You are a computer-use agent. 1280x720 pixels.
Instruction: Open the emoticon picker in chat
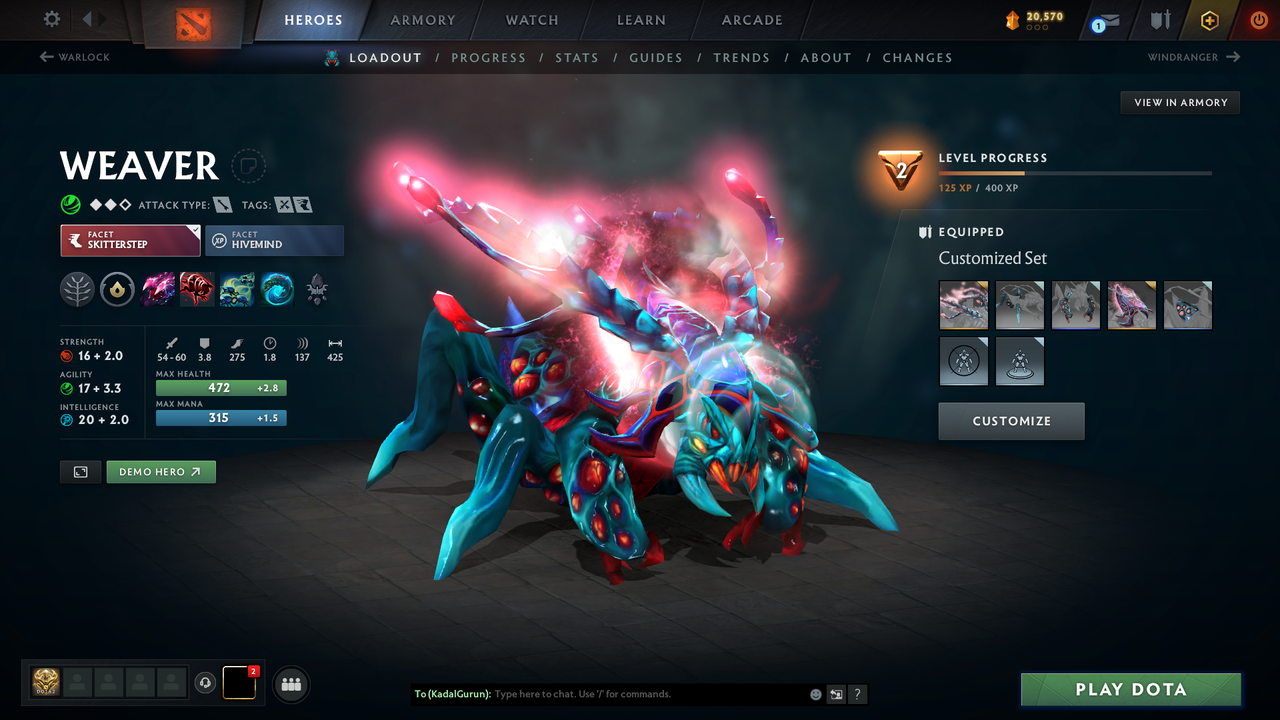pyautogui.click(x=815, y=693)
